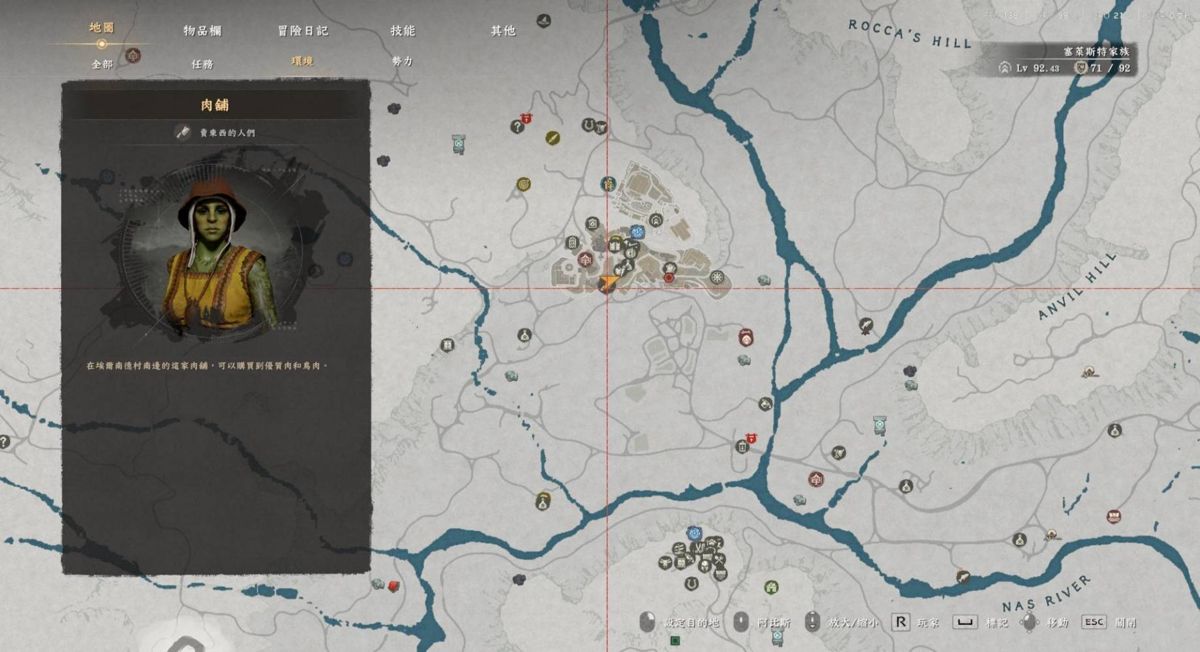
Task: Switch to the 冒險日記 journal tab
Action: coord(302,31)
